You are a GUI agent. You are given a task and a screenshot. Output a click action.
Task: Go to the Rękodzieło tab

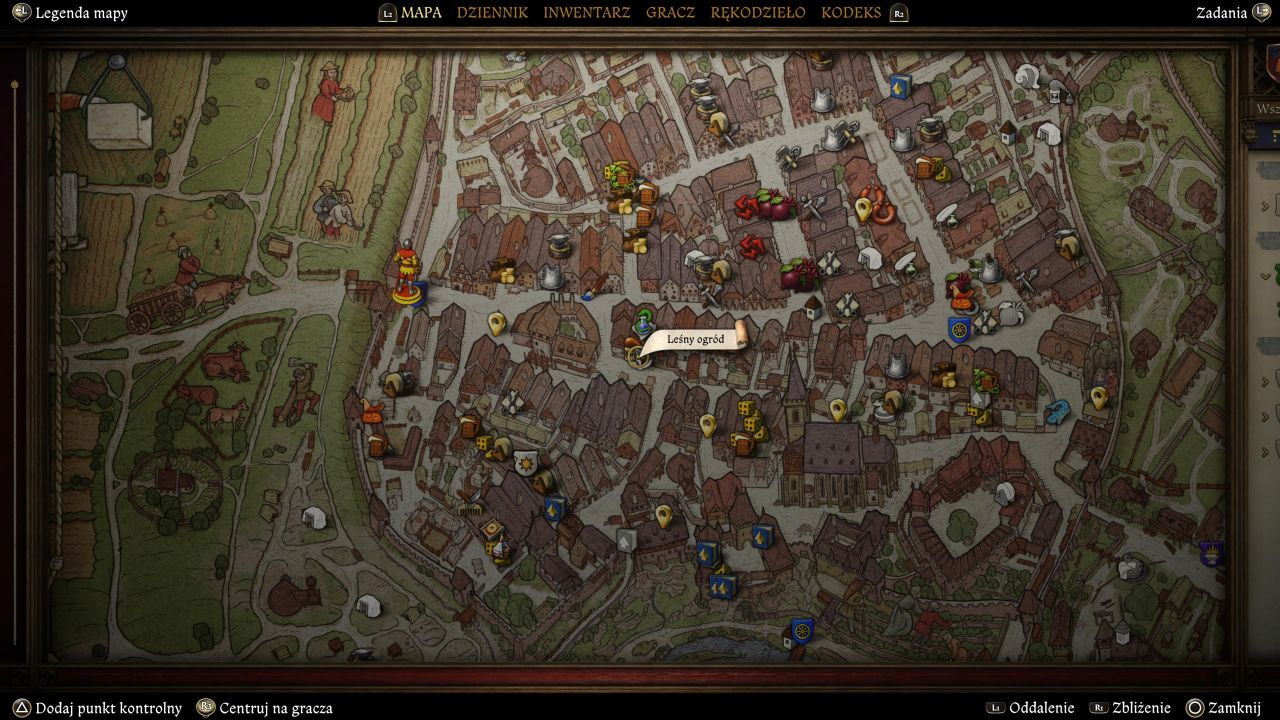click(757, 13)
